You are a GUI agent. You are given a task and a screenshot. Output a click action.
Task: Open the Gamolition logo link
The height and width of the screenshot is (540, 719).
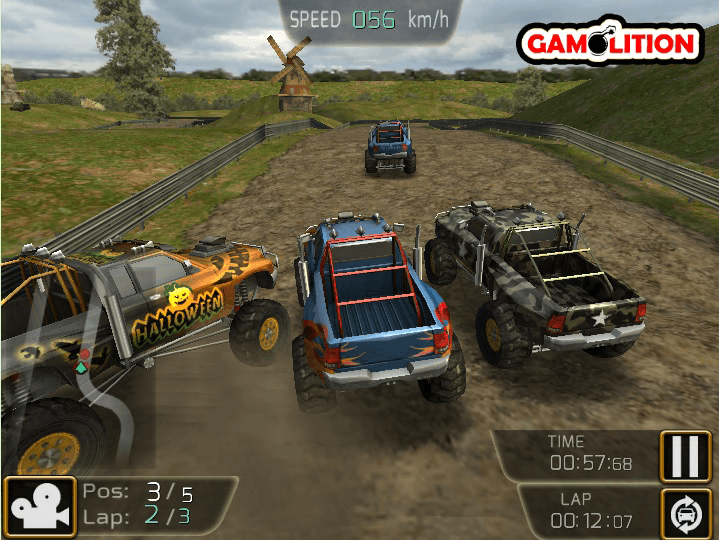[609, 43]
